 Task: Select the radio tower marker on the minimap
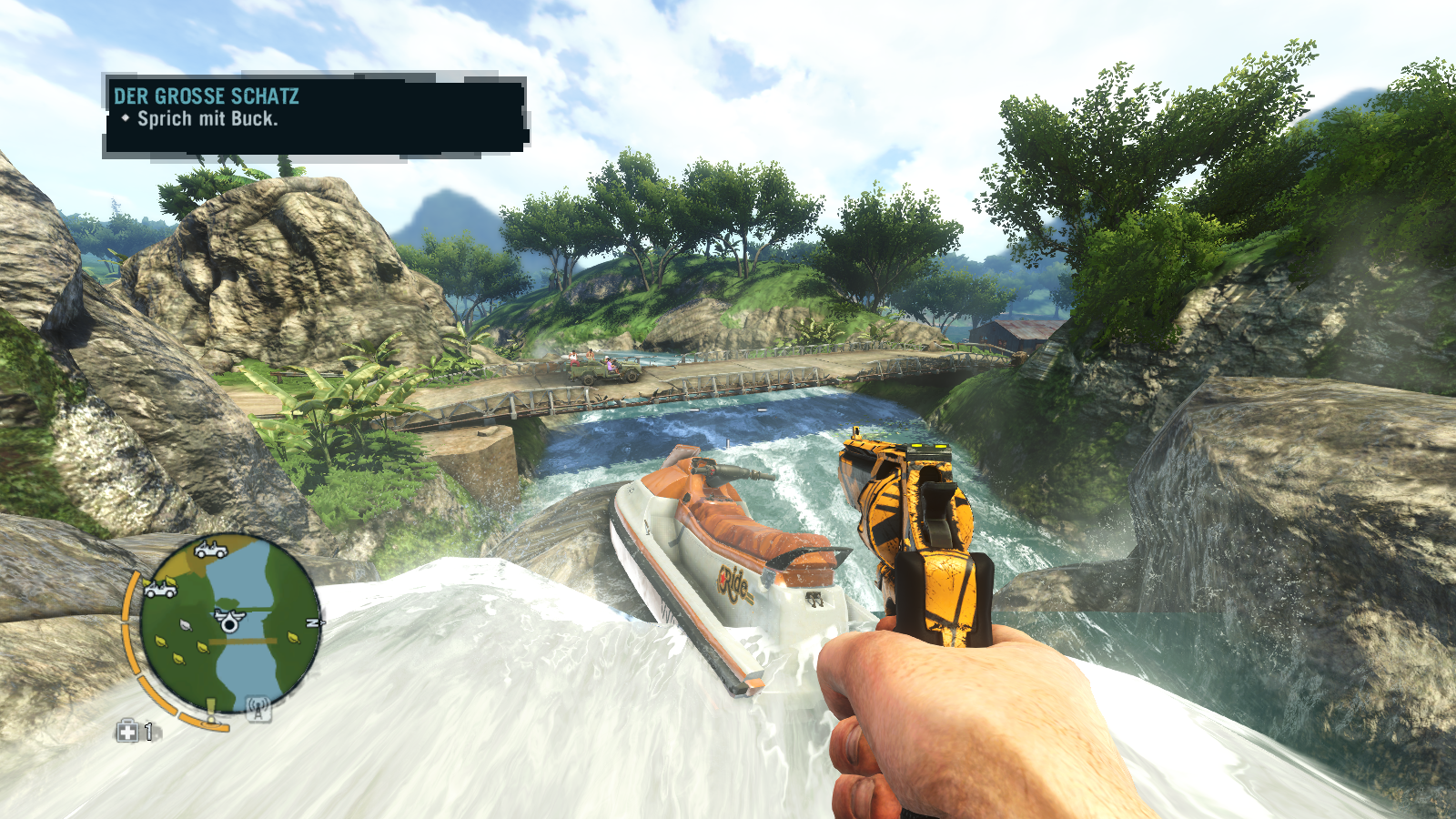coord(258,708)
